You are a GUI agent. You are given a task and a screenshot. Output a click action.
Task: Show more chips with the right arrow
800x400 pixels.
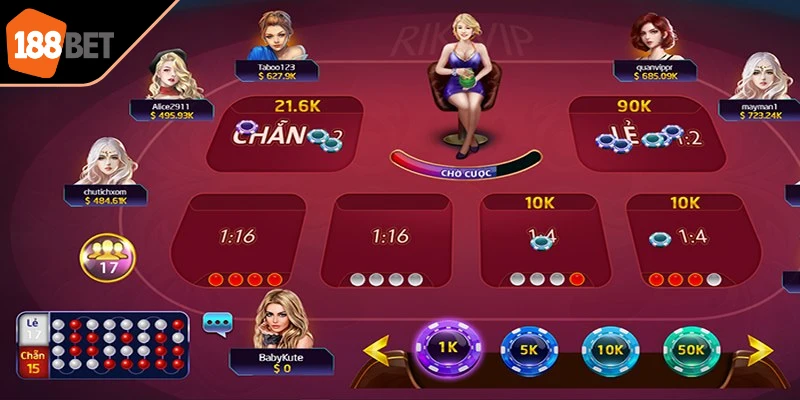[759, 352]
